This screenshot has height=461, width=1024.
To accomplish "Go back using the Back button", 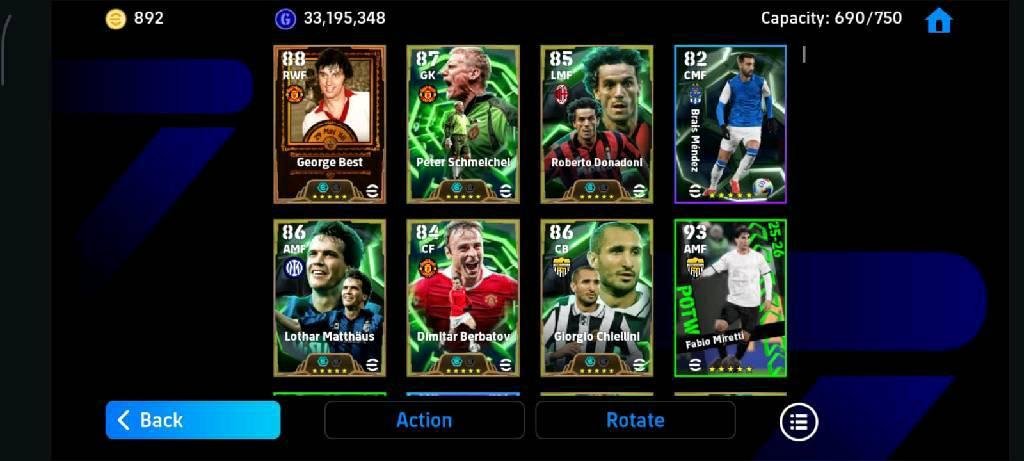I will [193, 420].
